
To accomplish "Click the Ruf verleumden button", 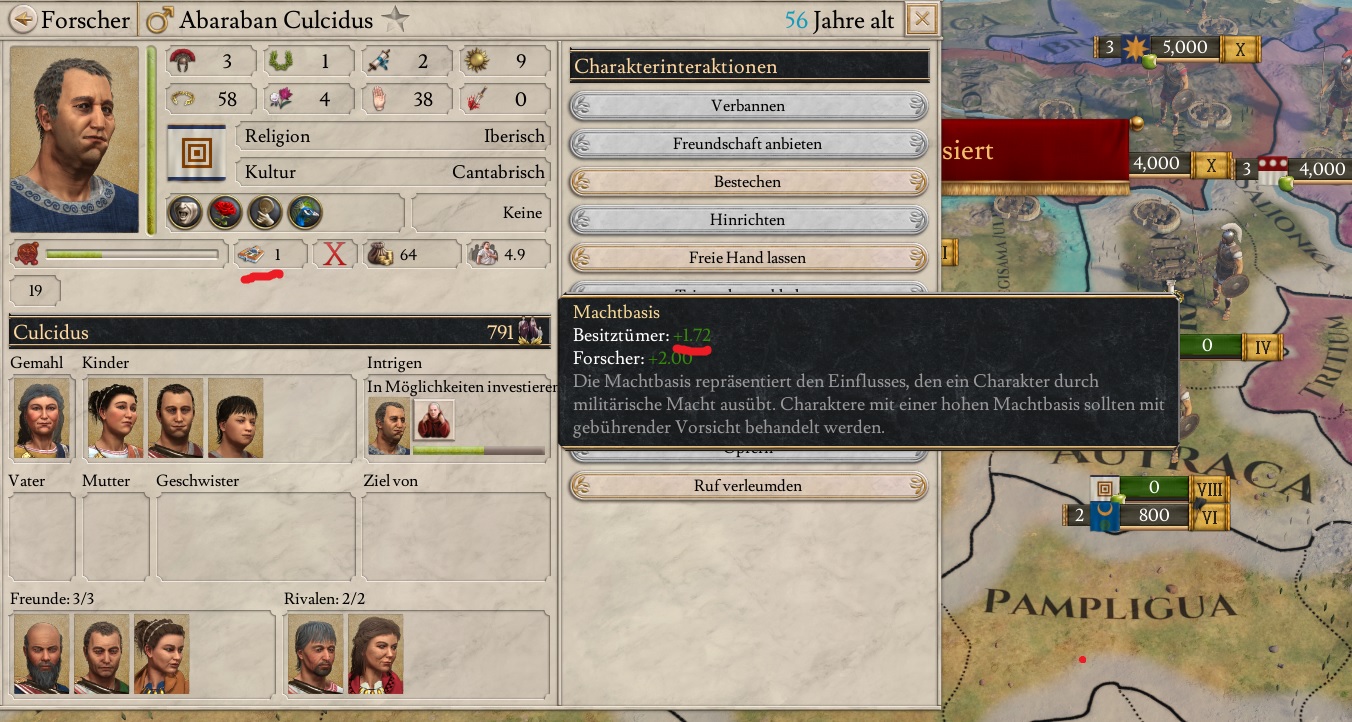I will click(x=748, y=486).
